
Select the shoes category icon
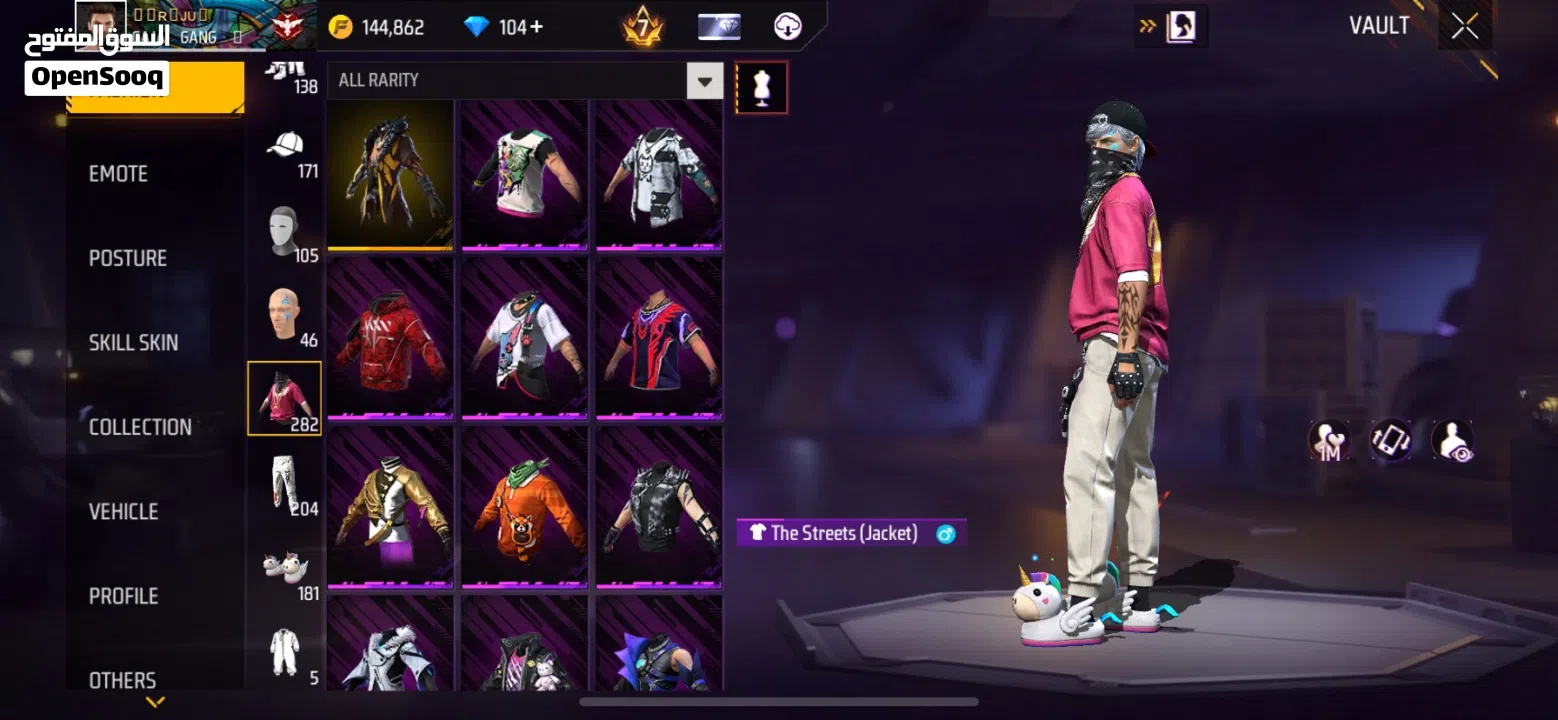coord(285,570)
